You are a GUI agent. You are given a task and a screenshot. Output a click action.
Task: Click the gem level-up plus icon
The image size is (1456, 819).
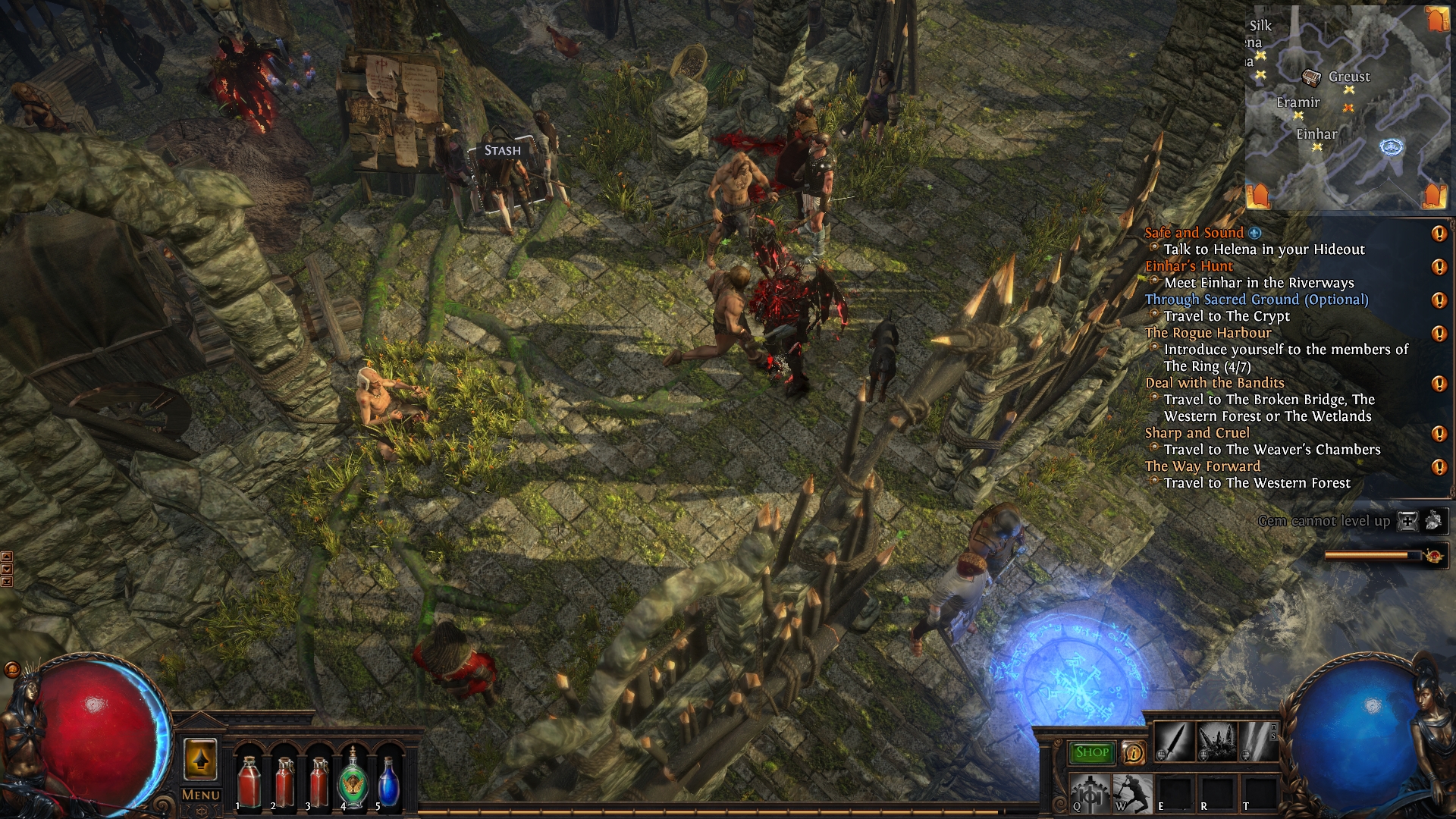[x=1407, y=521]
